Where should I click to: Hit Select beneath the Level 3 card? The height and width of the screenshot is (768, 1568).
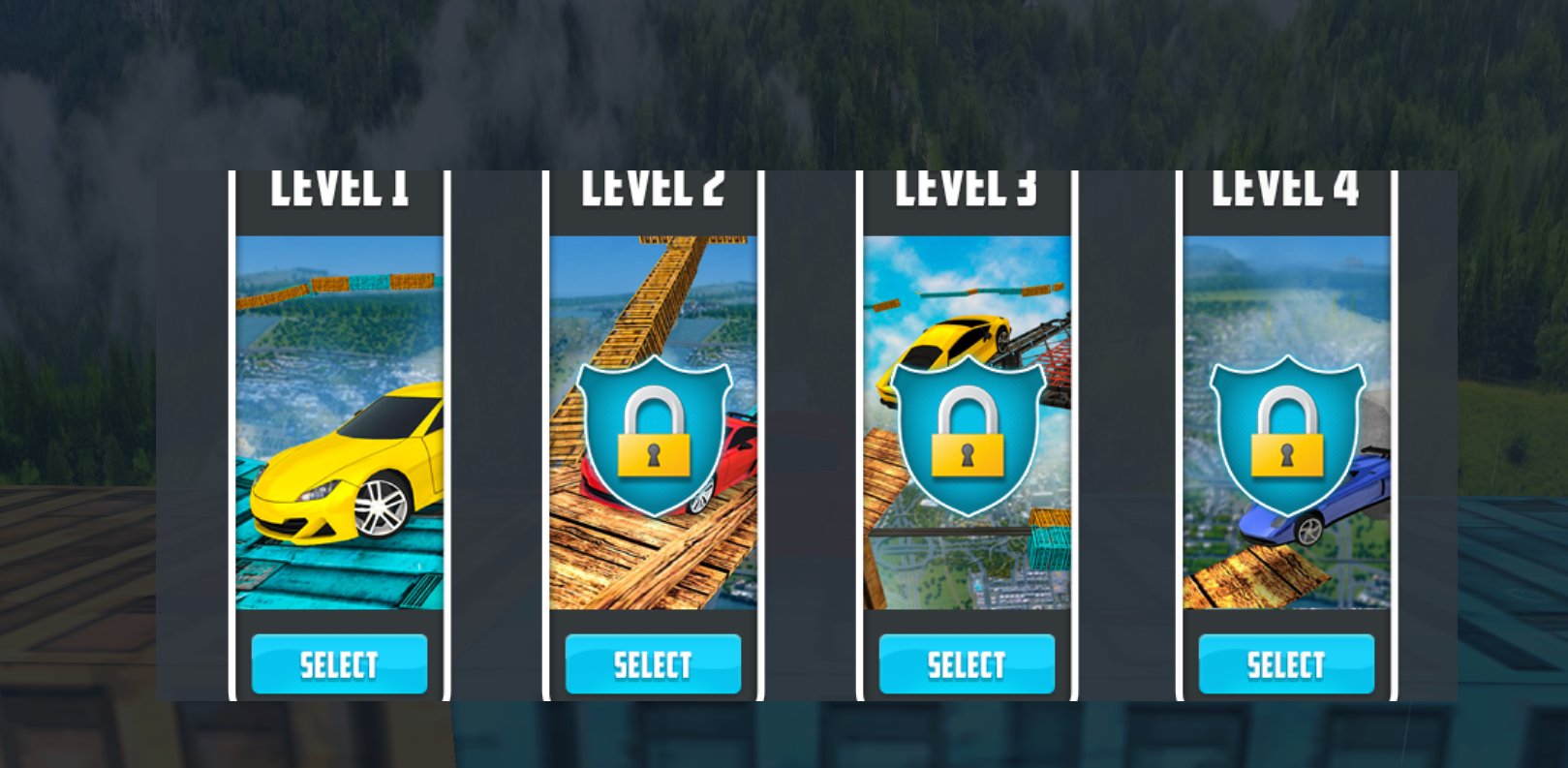click(967, 664)
